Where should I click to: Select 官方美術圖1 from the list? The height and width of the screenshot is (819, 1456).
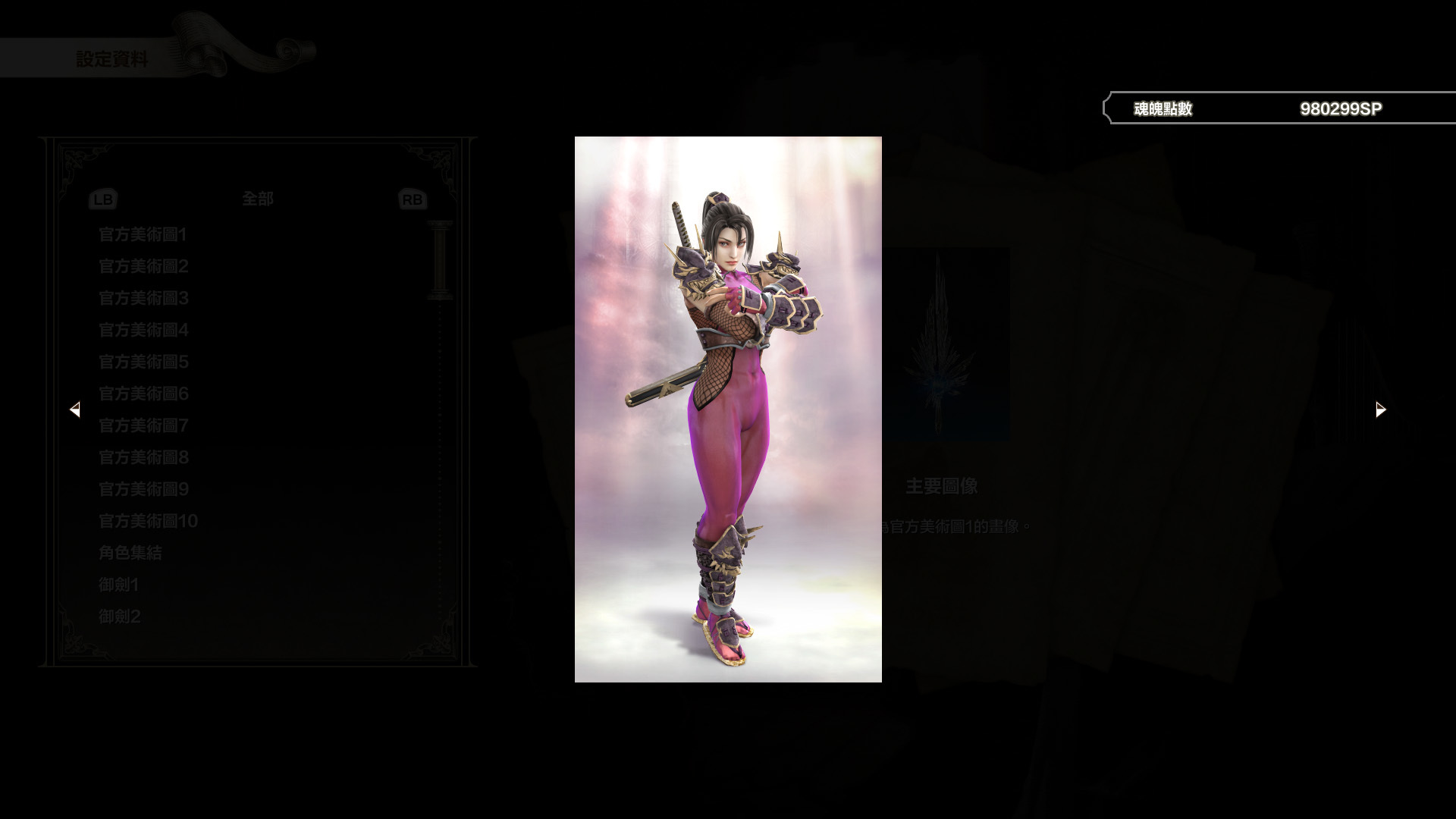coord(143,235)
